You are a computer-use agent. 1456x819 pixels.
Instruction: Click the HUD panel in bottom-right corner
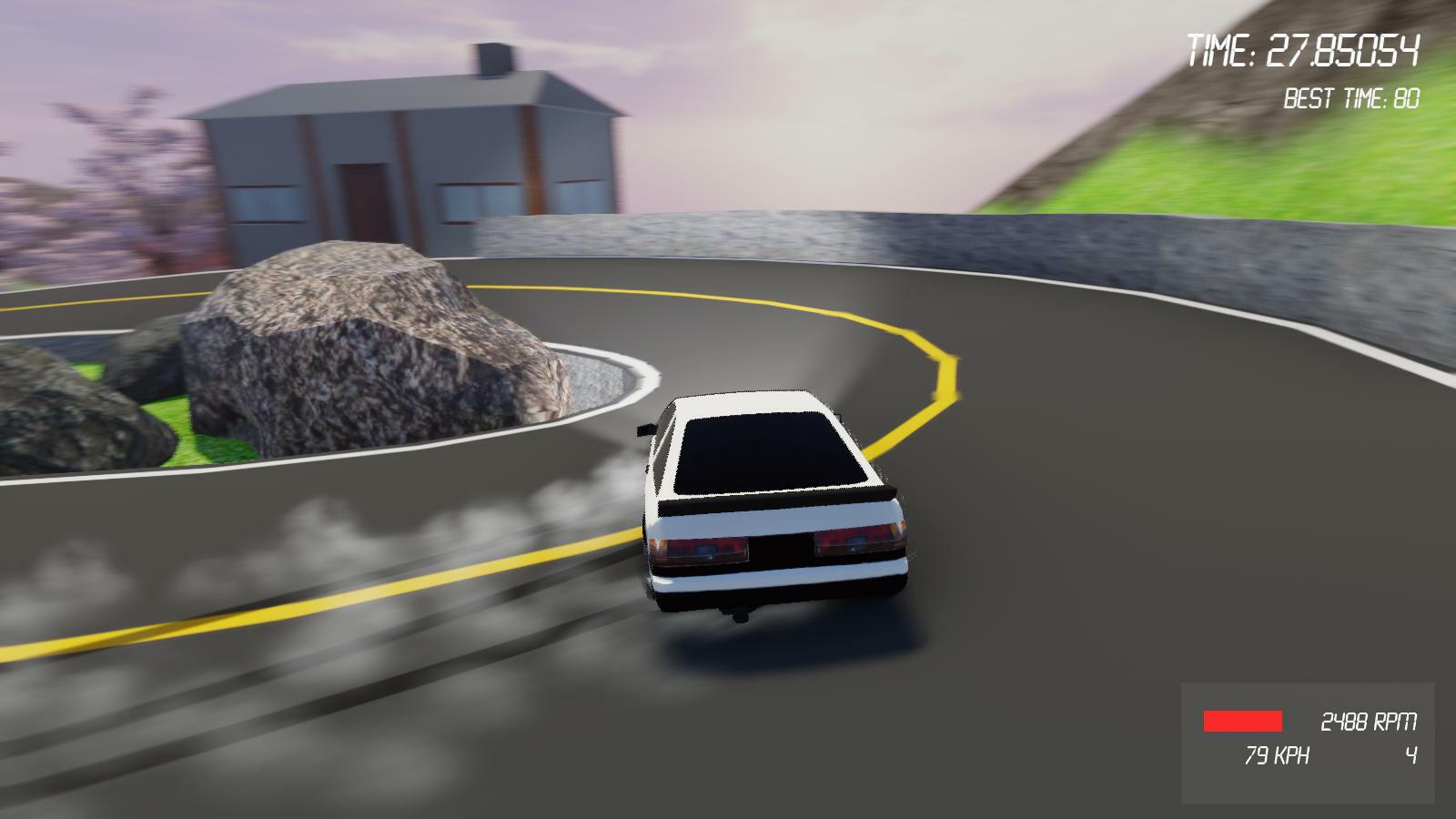[1310, 737]
